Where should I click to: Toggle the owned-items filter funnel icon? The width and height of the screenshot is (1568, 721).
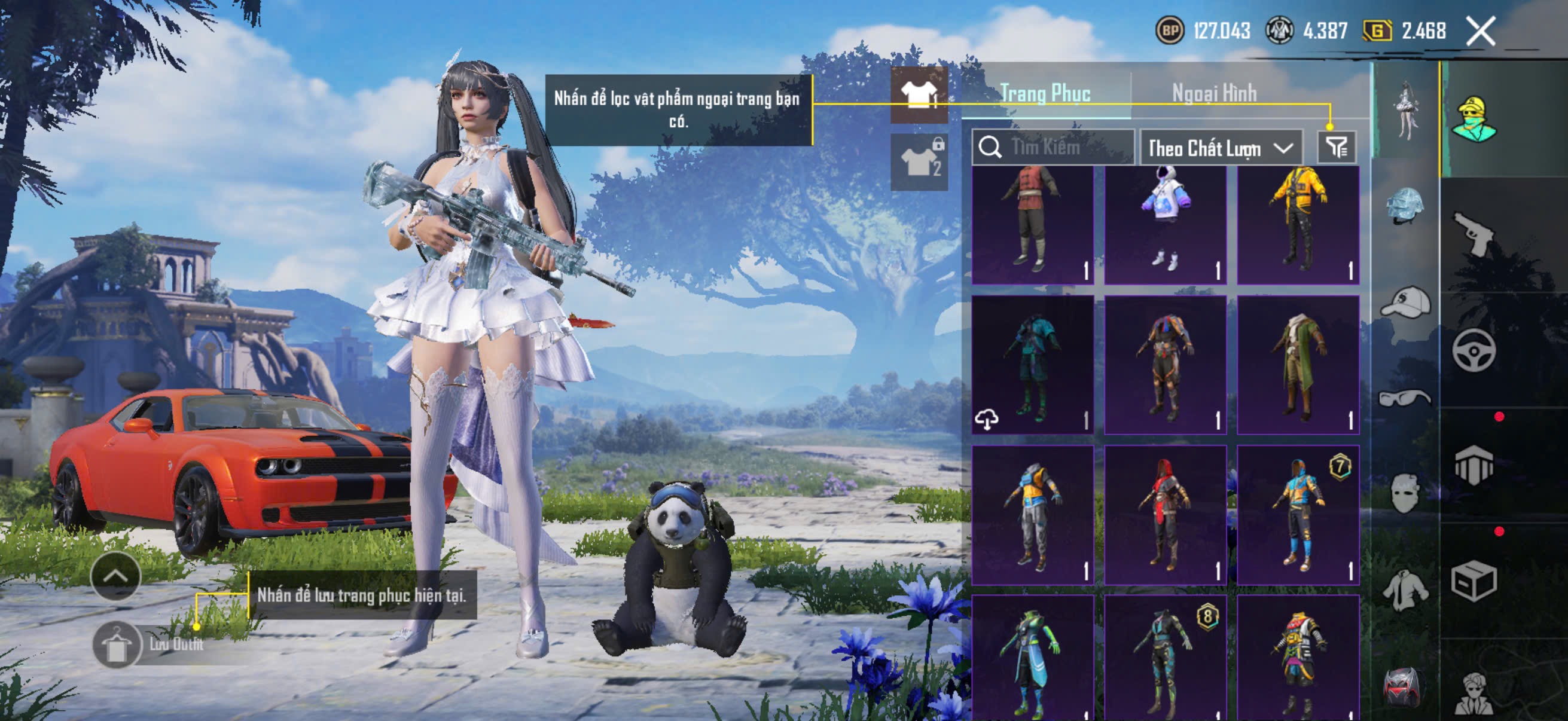(1336, 147)
